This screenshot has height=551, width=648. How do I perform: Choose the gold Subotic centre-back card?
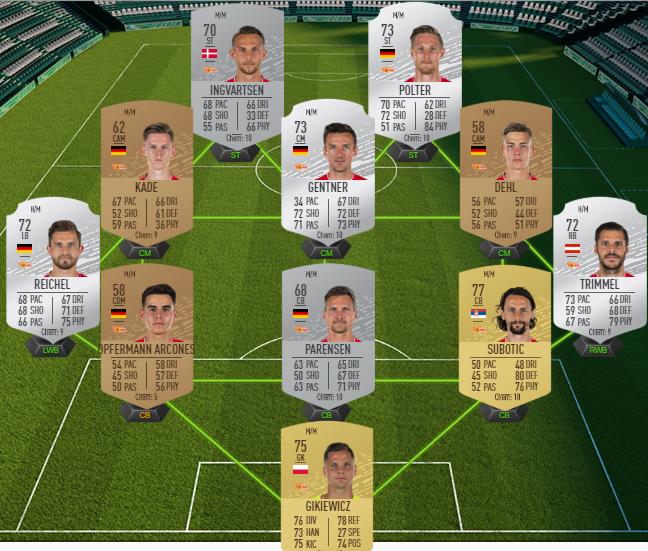[x=504, y=333]
